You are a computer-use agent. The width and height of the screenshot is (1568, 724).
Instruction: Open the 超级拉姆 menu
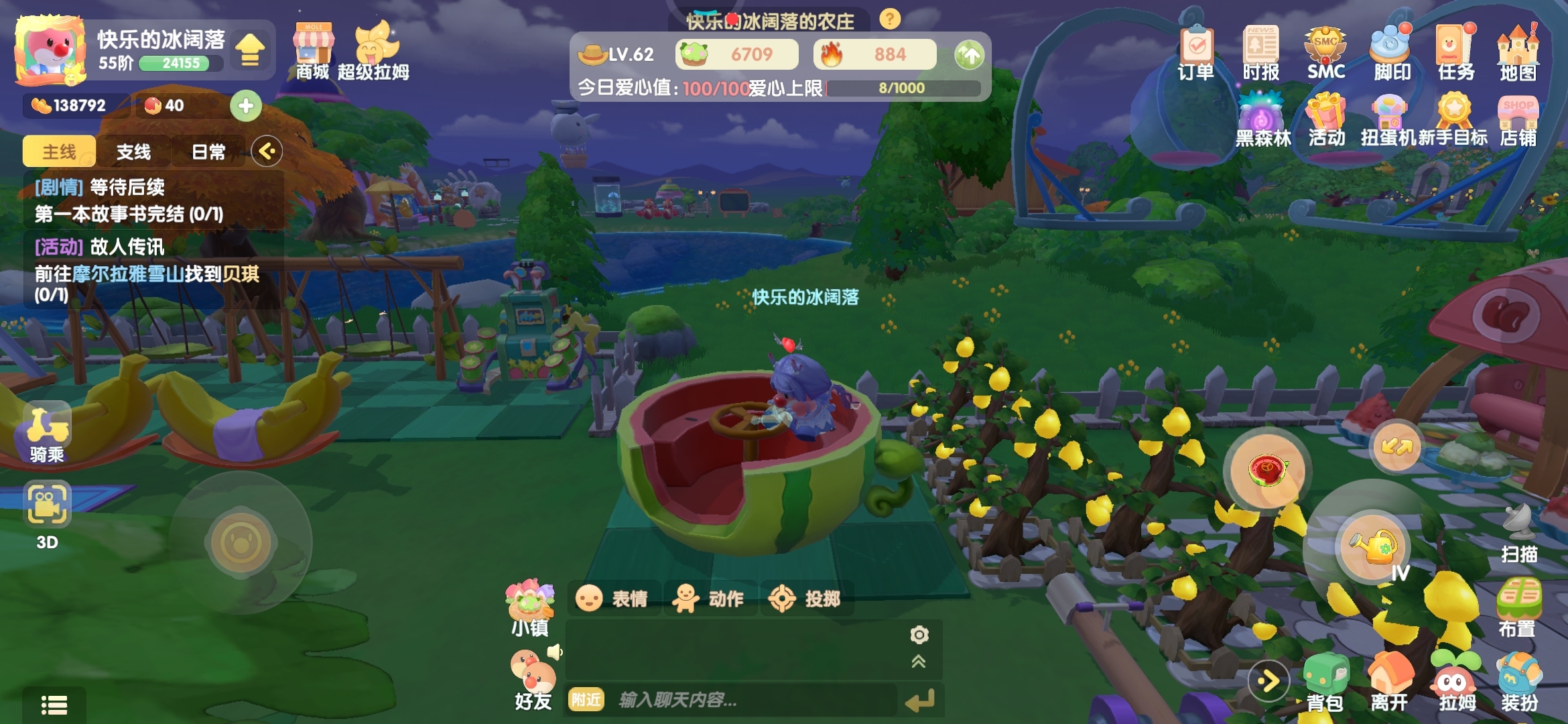point(374,52)
